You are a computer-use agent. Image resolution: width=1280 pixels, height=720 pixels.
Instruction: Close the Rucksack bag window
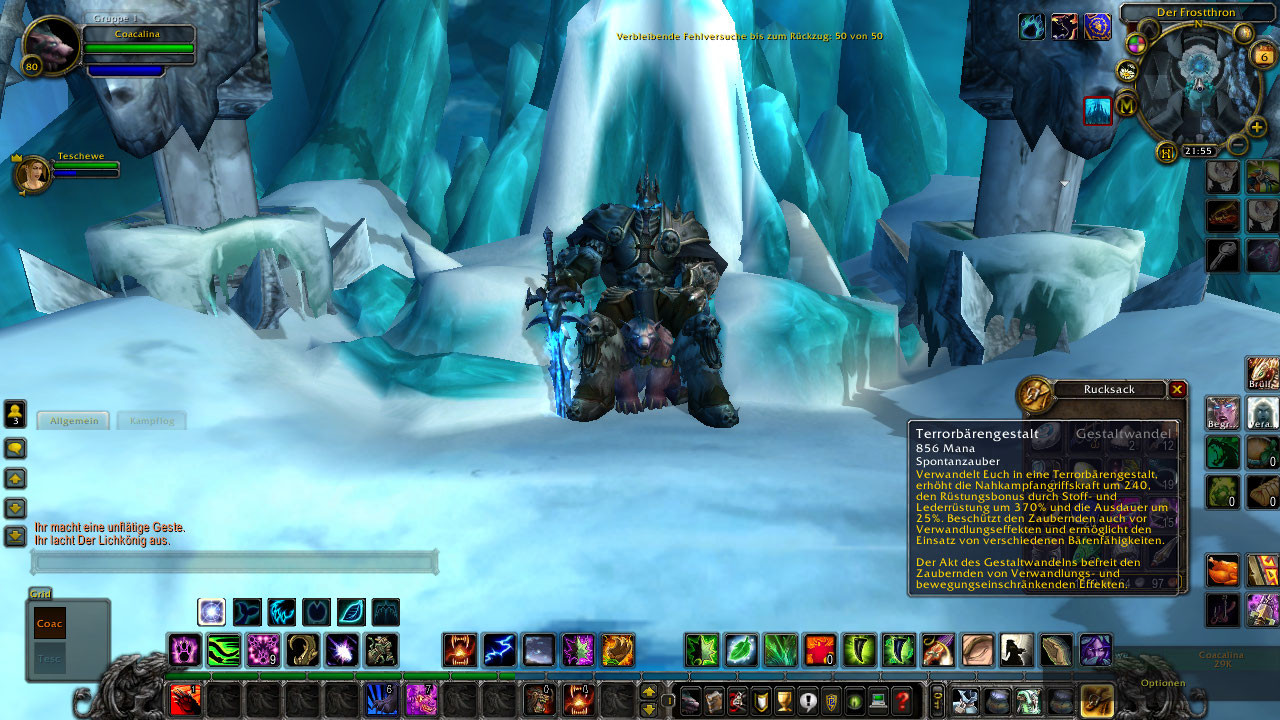point(1177,389)
